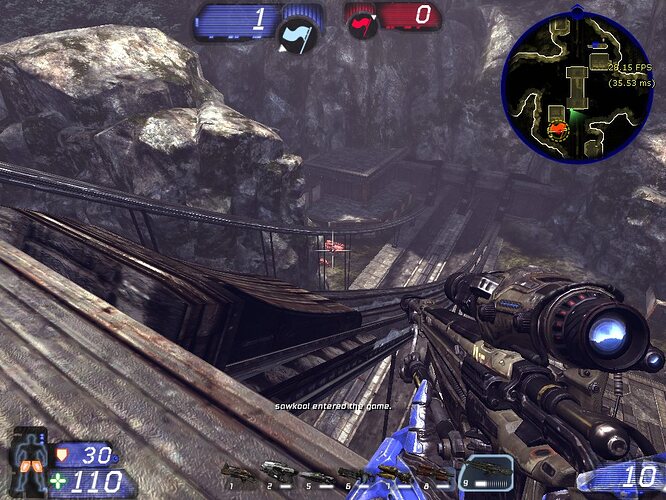The height and width of the screenshot is (500, 666).
Task: Select the red flag marker on the minimap
Action: point(555,129)
